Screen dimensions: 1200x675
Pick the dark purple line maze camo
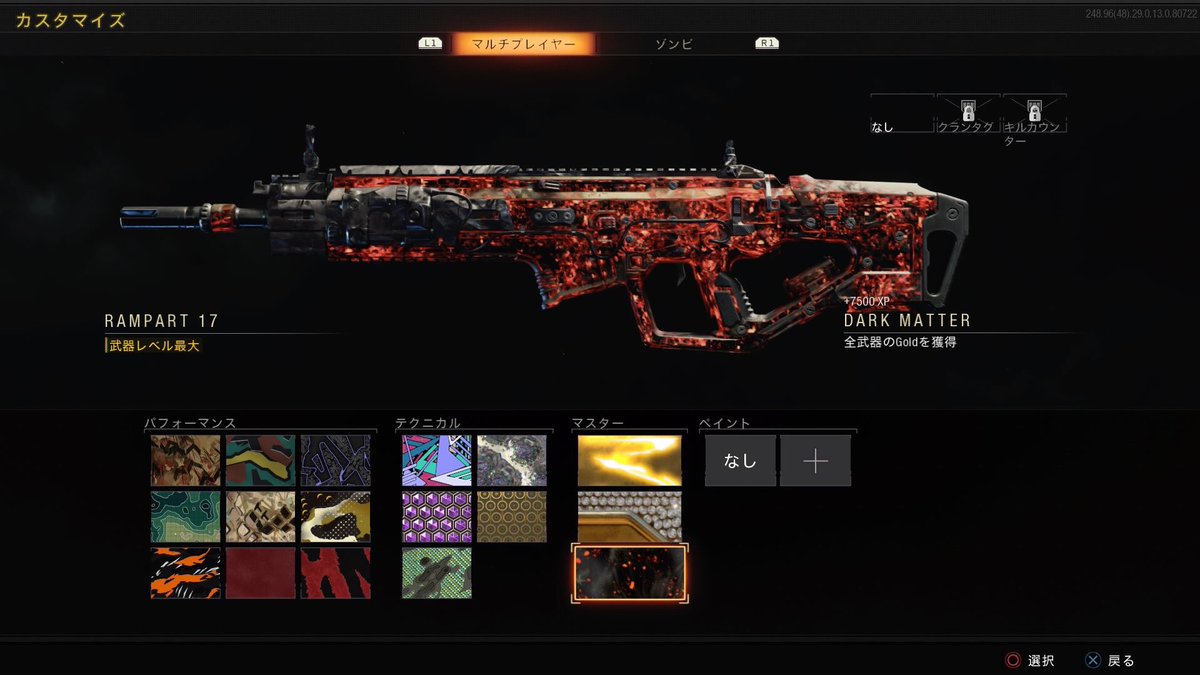pos(336,460)
